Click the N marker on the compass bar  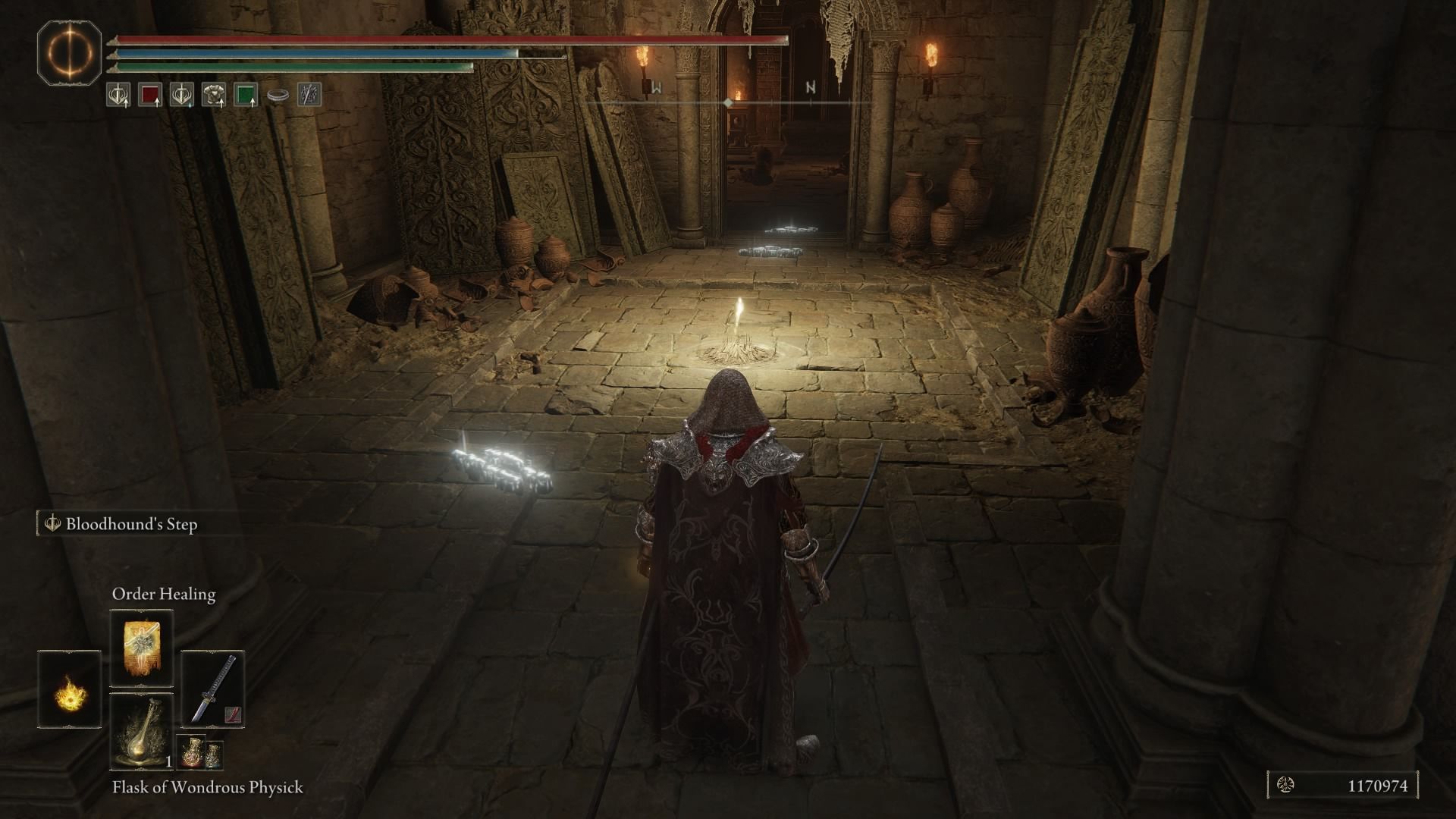(x=809, y=86)
